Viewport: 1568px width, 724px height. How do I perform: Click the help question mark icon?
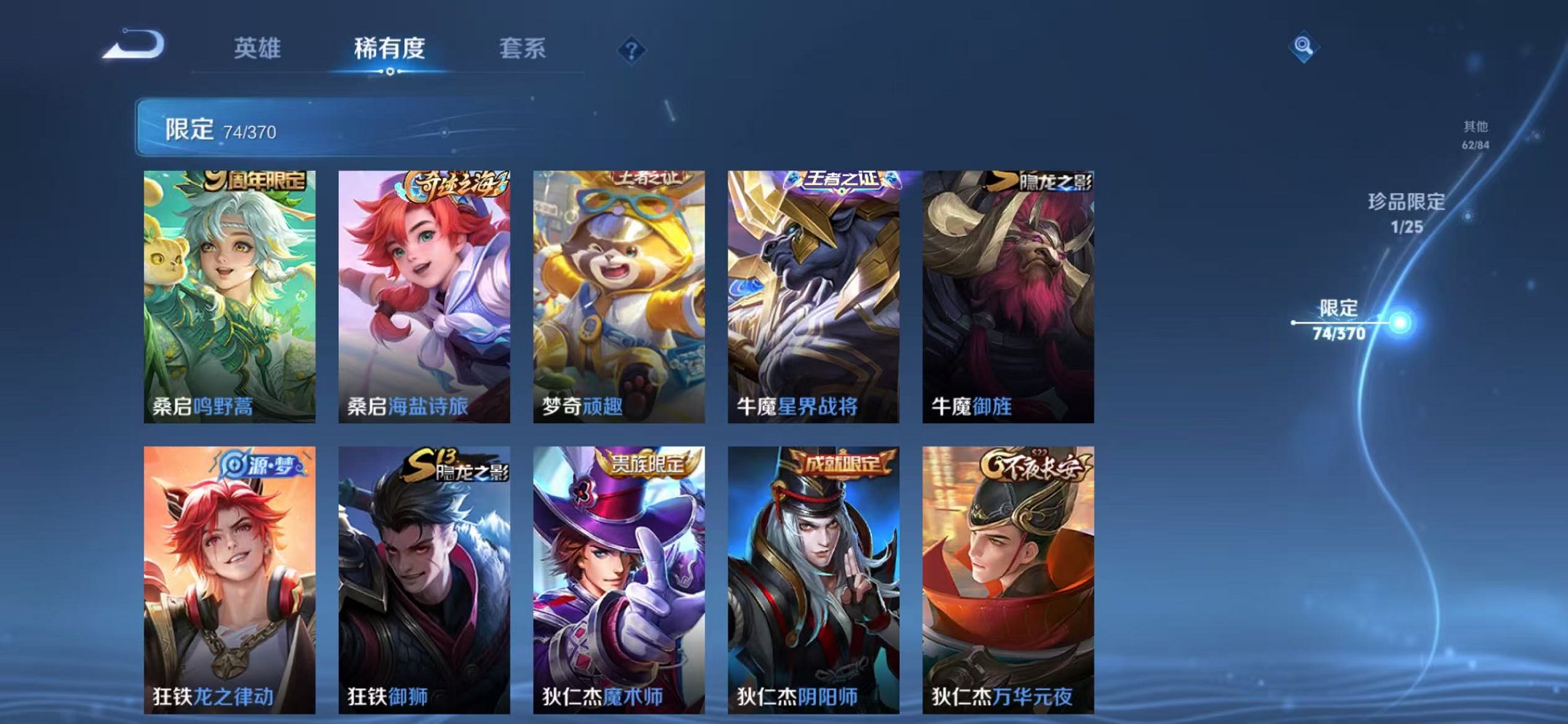pos(633,50)
